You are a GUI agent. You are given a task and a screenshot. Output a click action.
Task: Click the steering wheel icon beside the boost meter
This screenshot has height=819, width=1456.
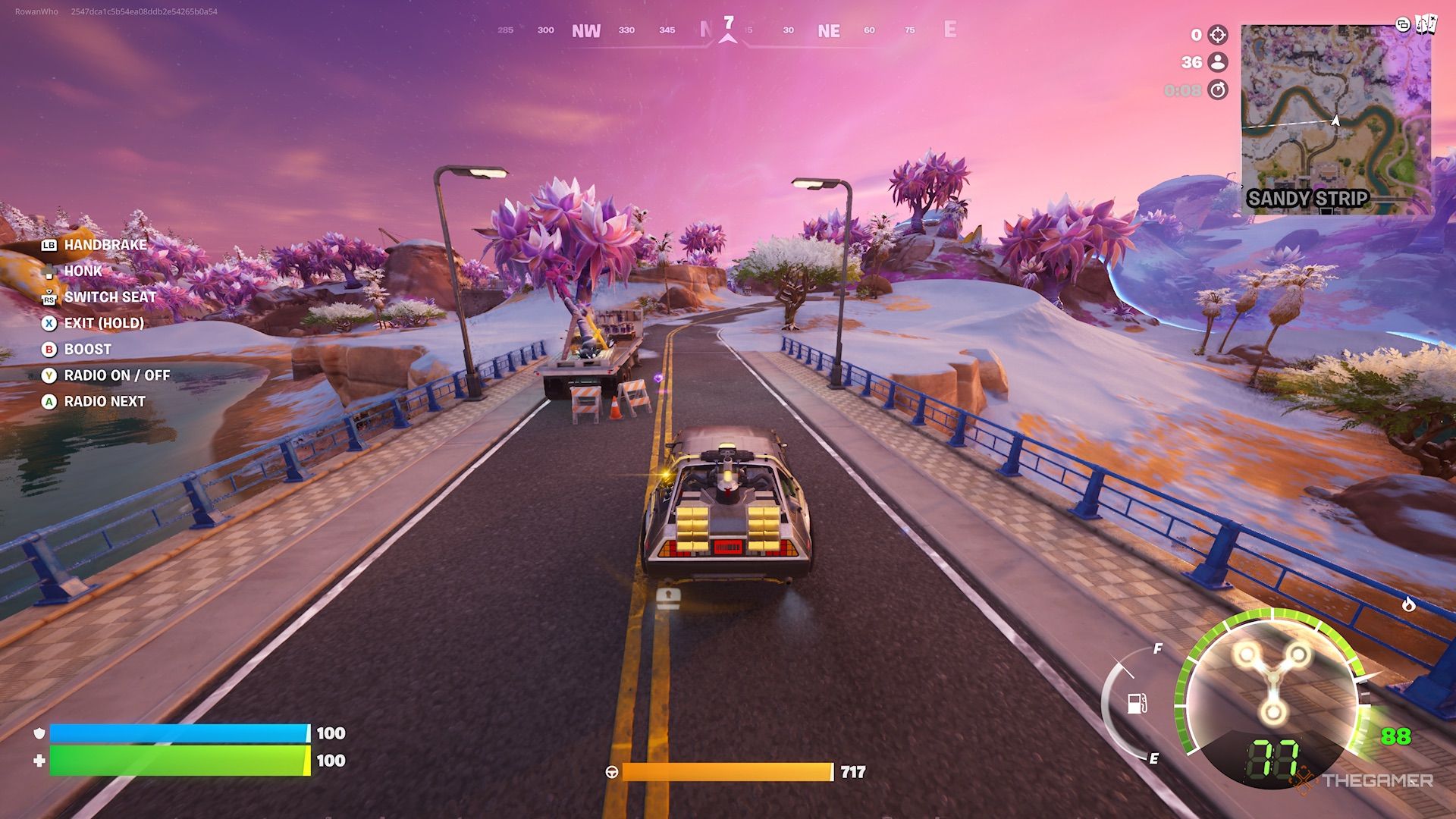[x=613, y=770]
